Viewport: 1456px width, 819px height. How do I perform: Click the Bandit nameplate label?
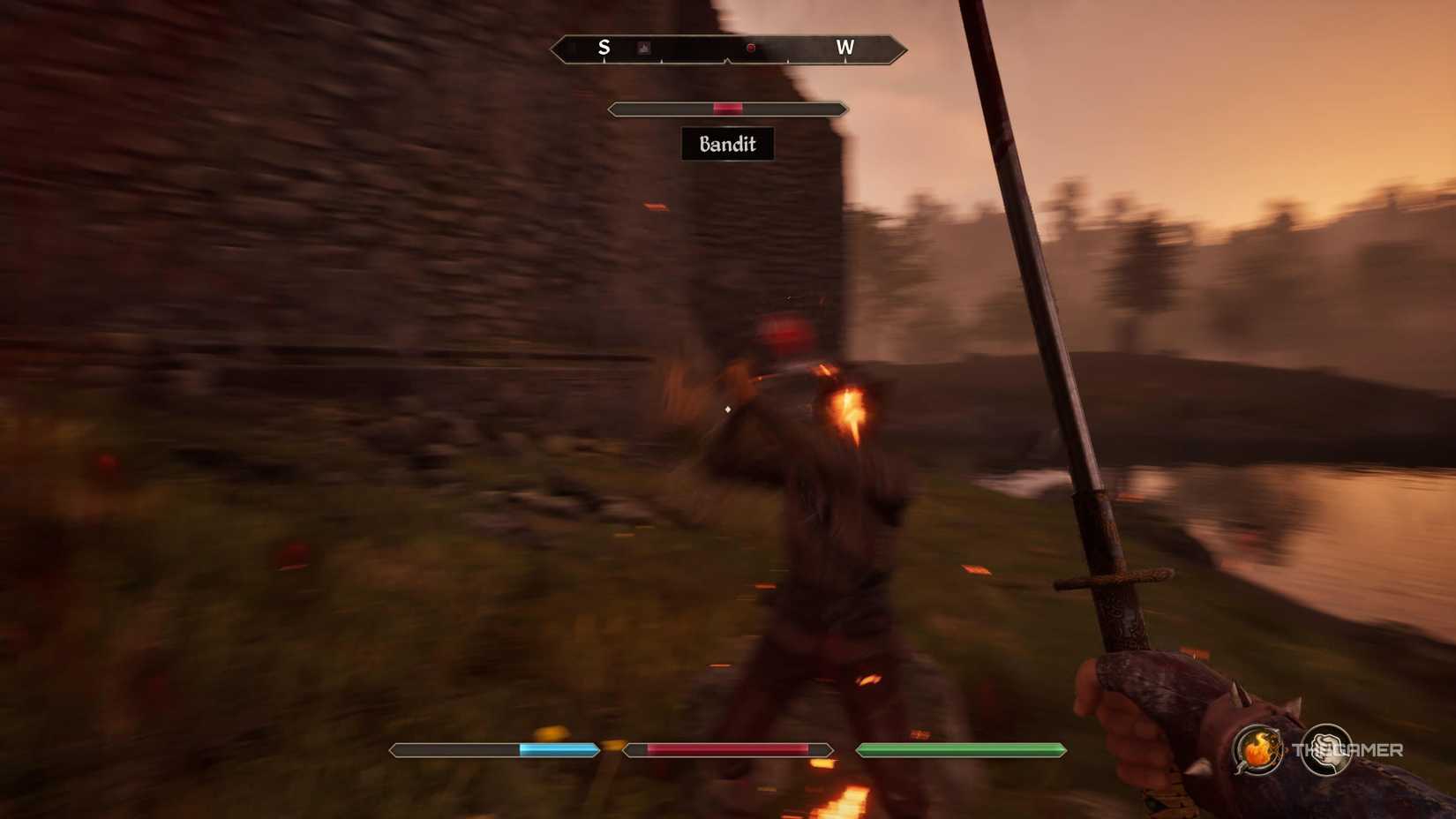727,144
